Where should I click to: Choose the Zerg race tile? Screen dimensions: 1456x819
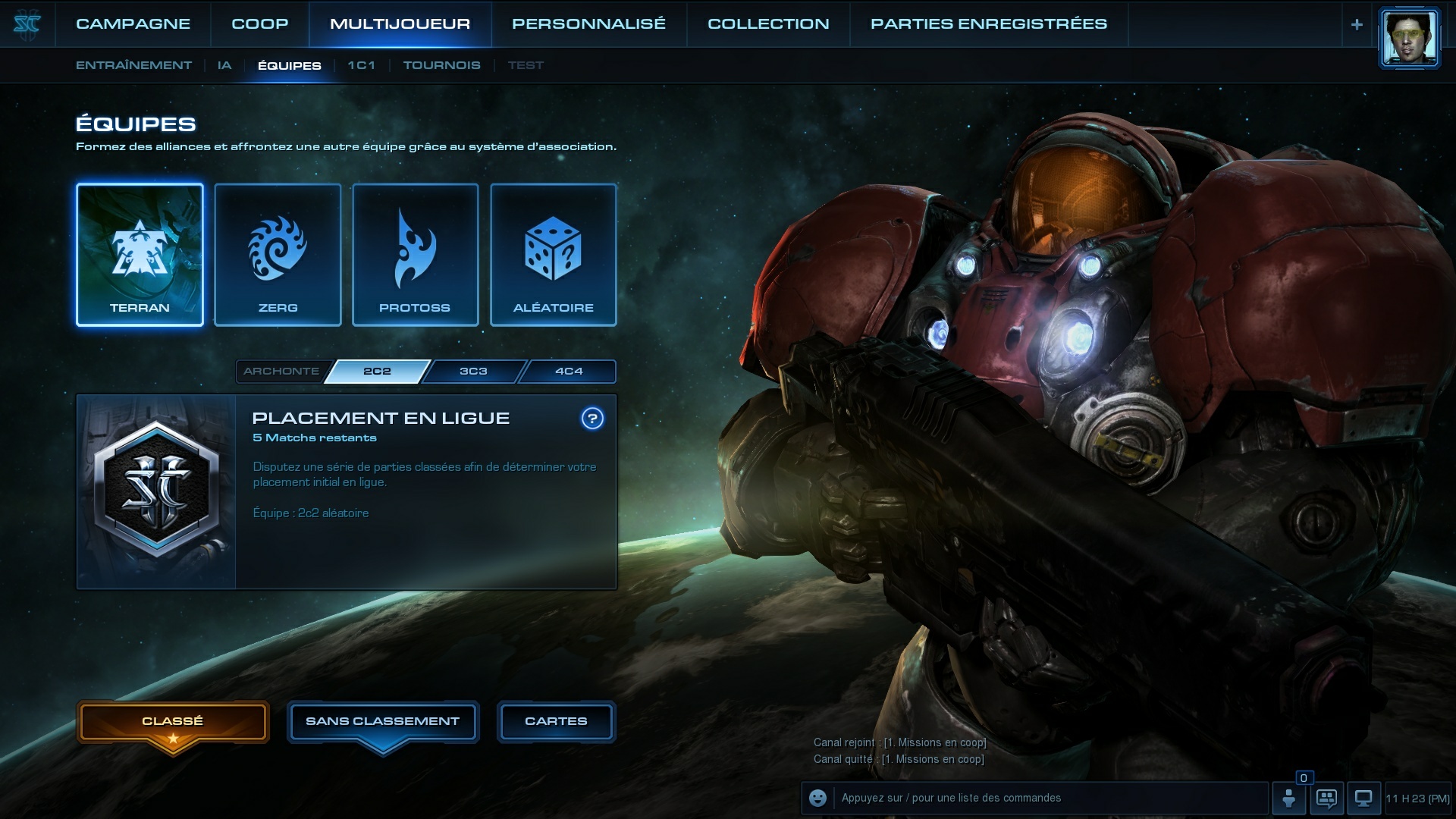[278, 255]
